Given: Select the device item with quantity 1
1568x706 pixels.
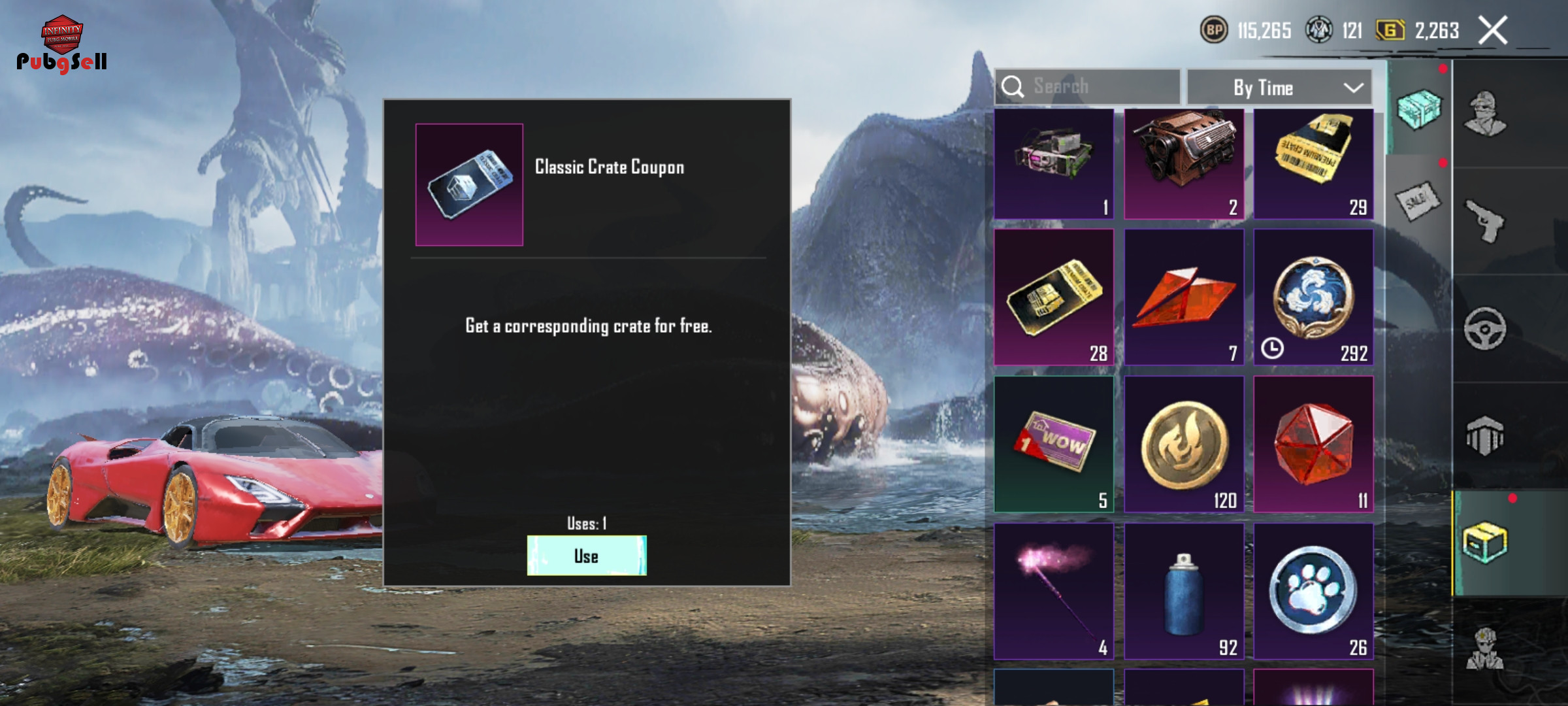Looking at the screenshot, I should (x=1054, y=163).
